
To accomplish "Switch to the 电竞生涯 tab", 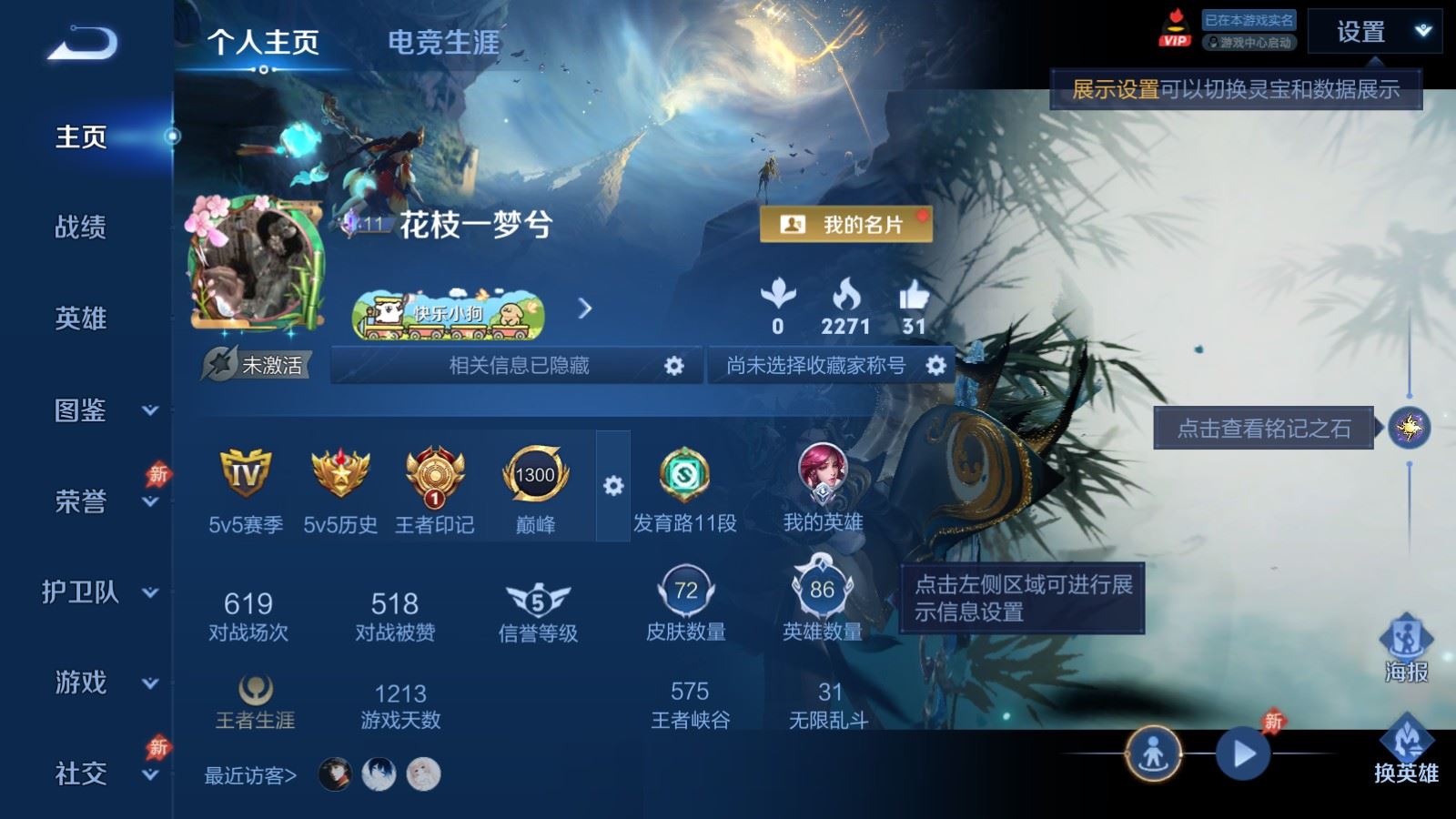I will click(442, 42).
